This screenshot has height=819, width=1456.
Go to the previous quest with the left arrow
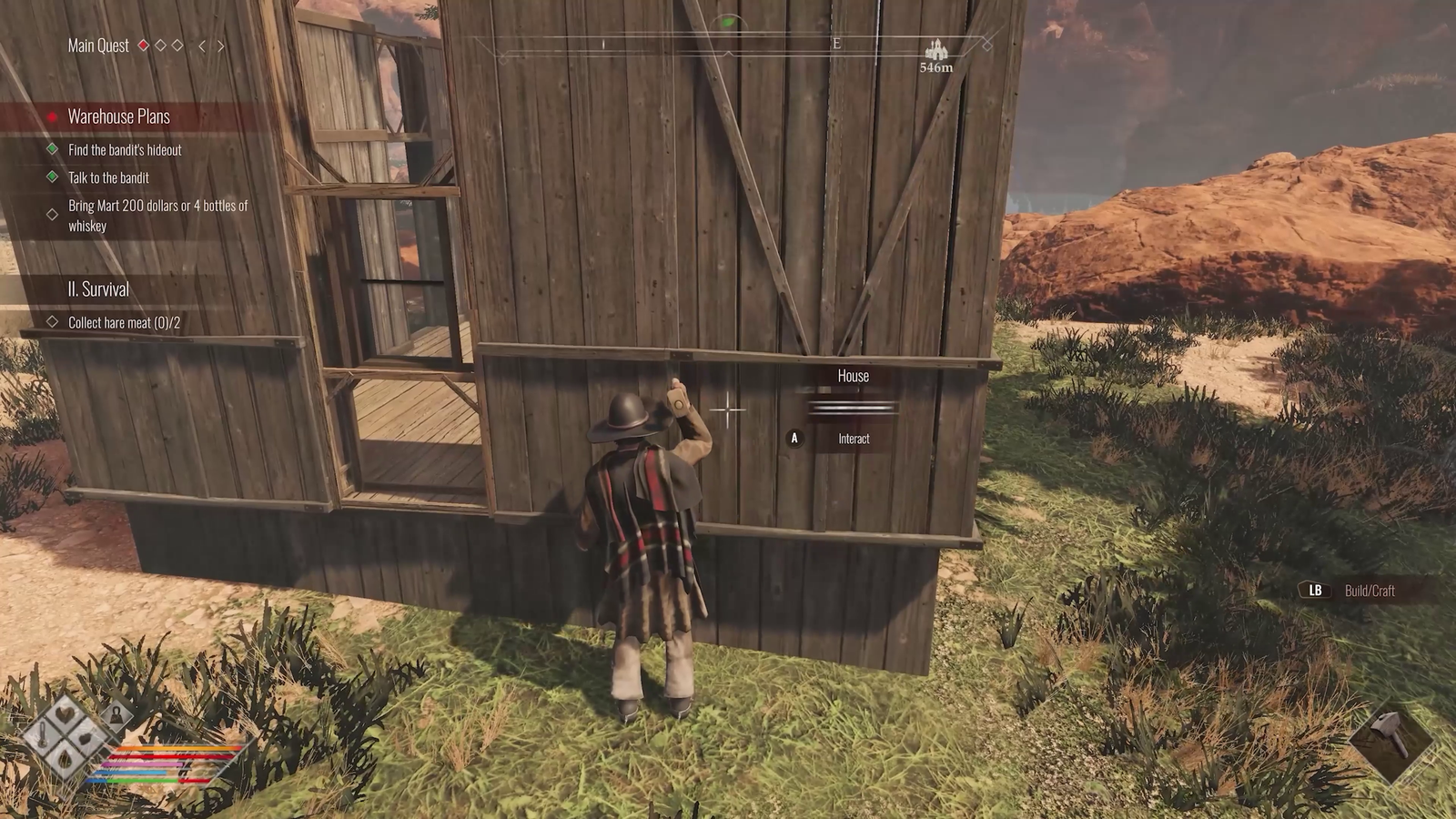coord(202,45)
